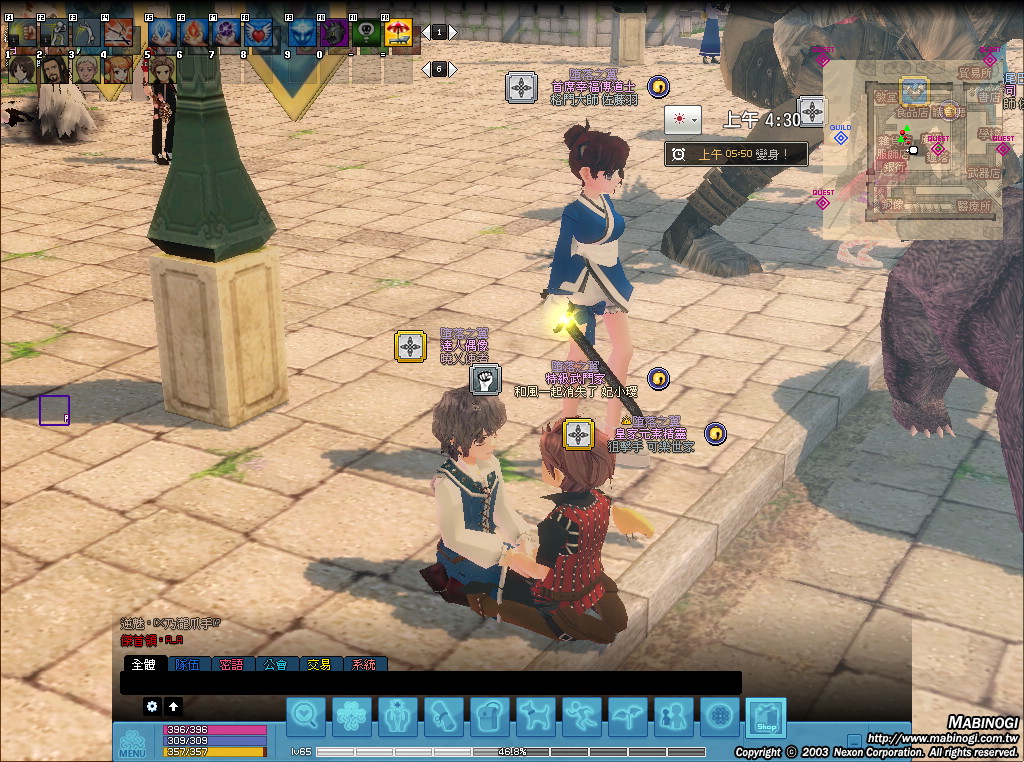Select the orange-haired girl portrait slot
1024x762 pixels.
coord(120,69)
